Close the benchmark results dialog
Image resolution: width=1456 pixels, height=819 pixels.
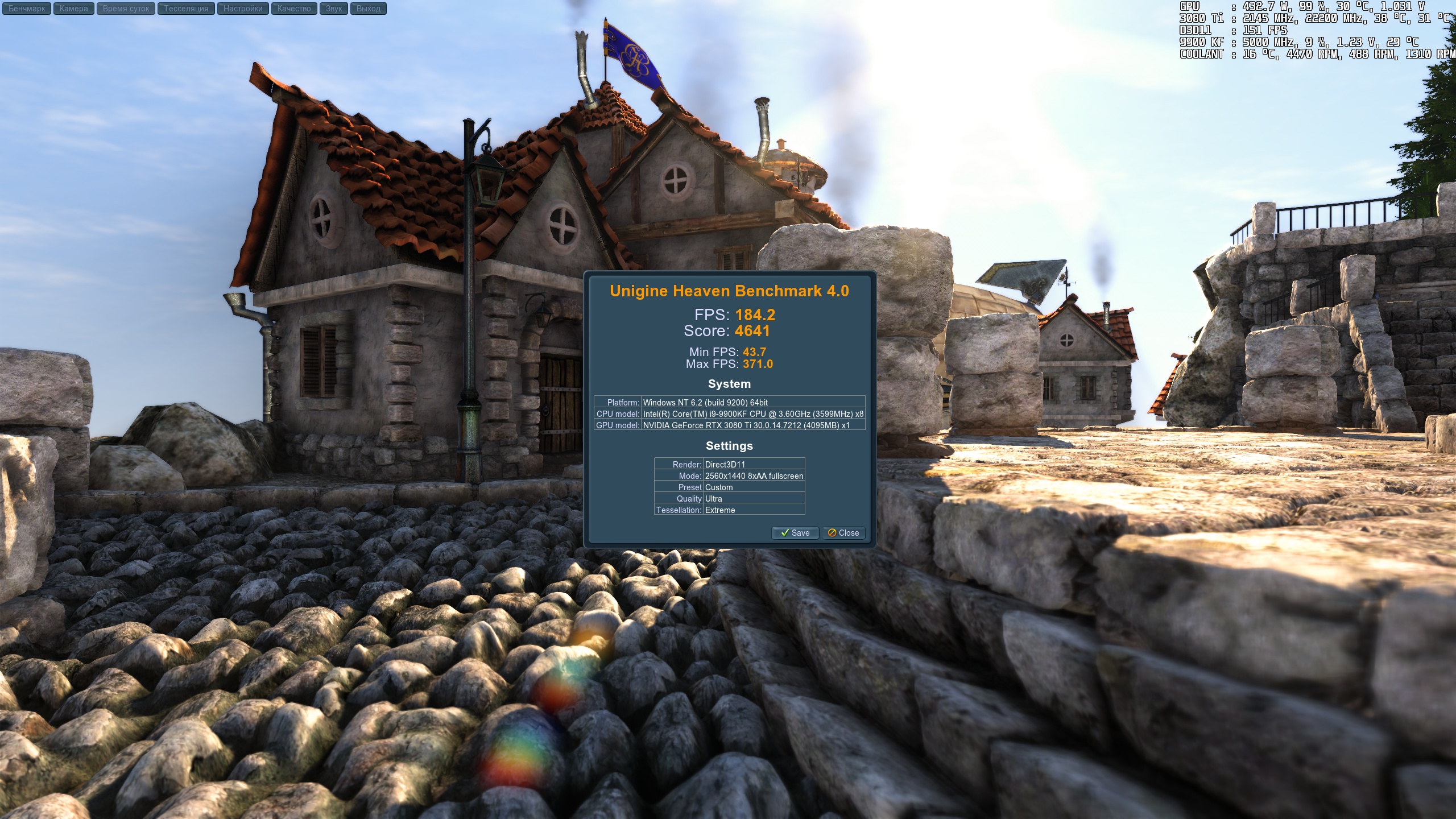click(x=843, y=533)
